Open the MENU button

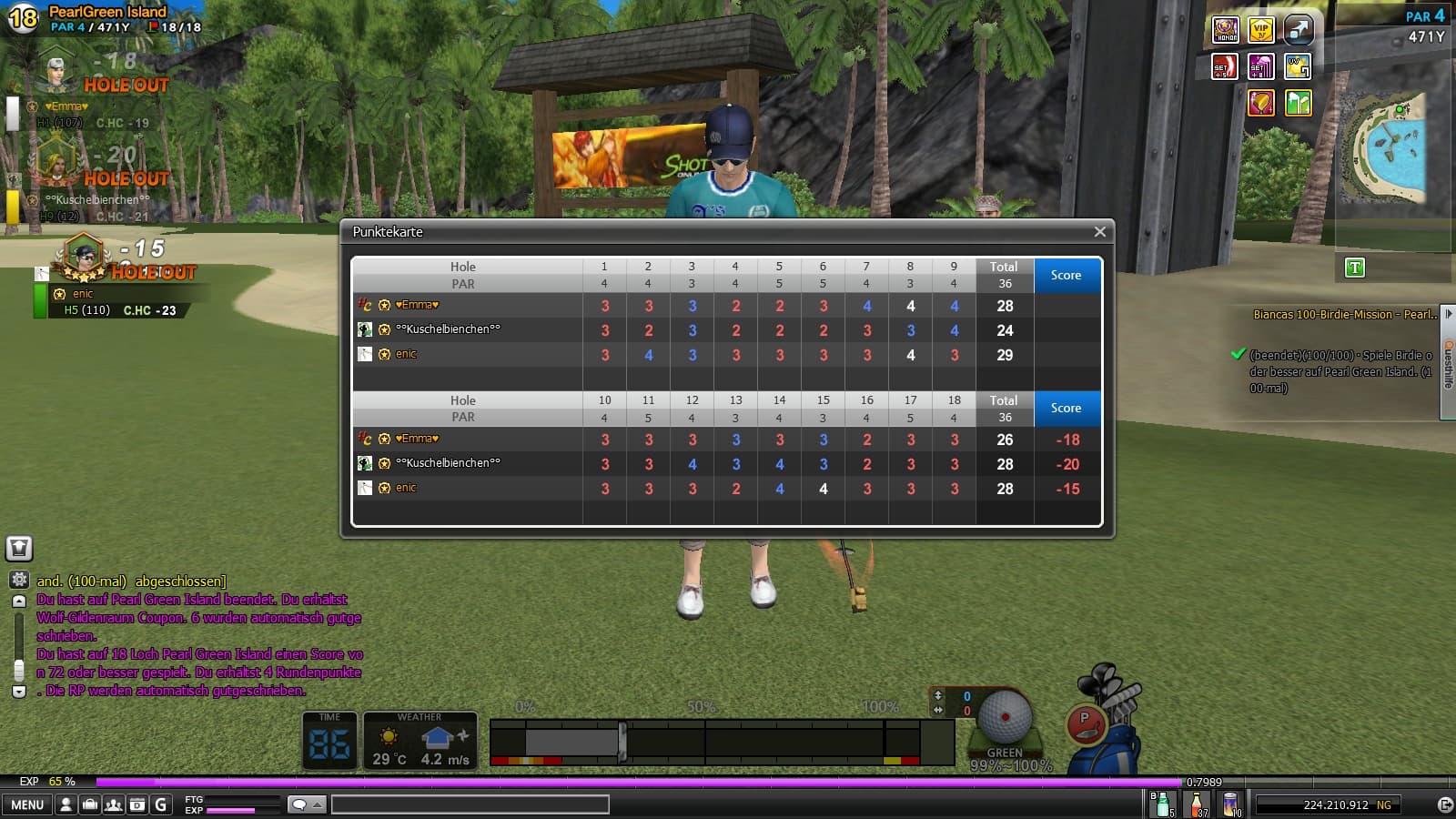27,804
